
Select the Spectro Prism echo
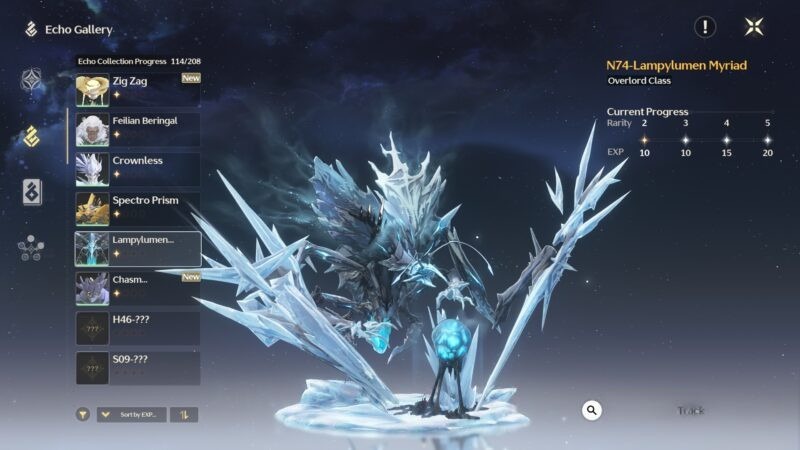point(138,208)
